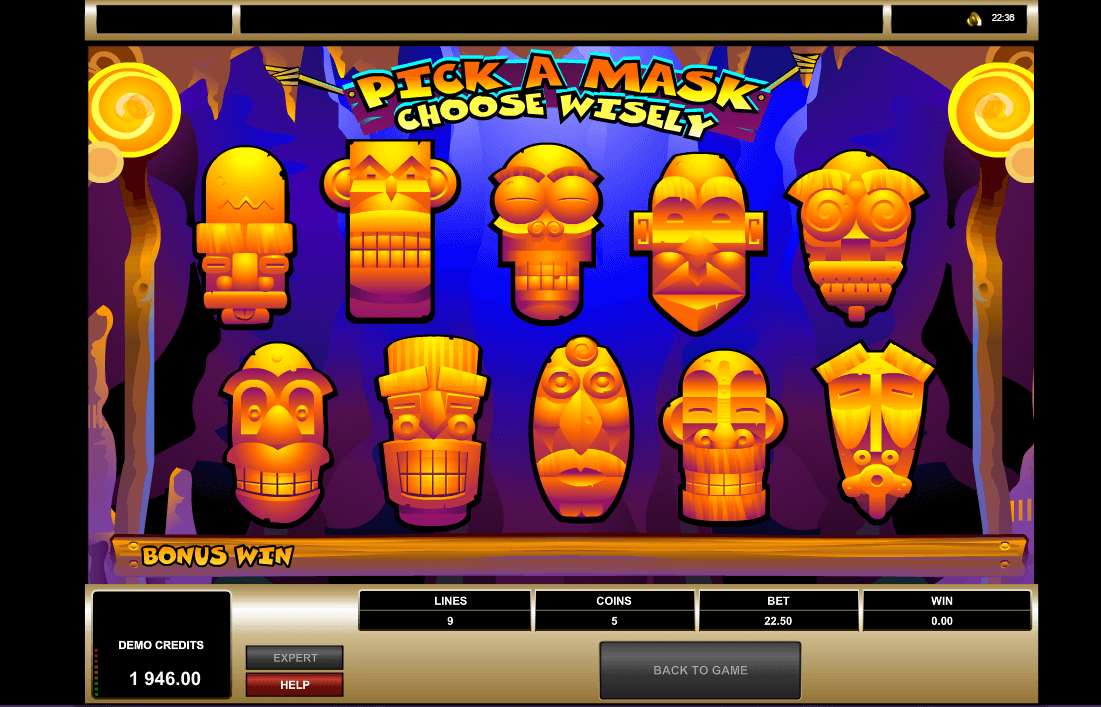Pick the mask with the zigzag forehead and tongue

tap(244, 235)
